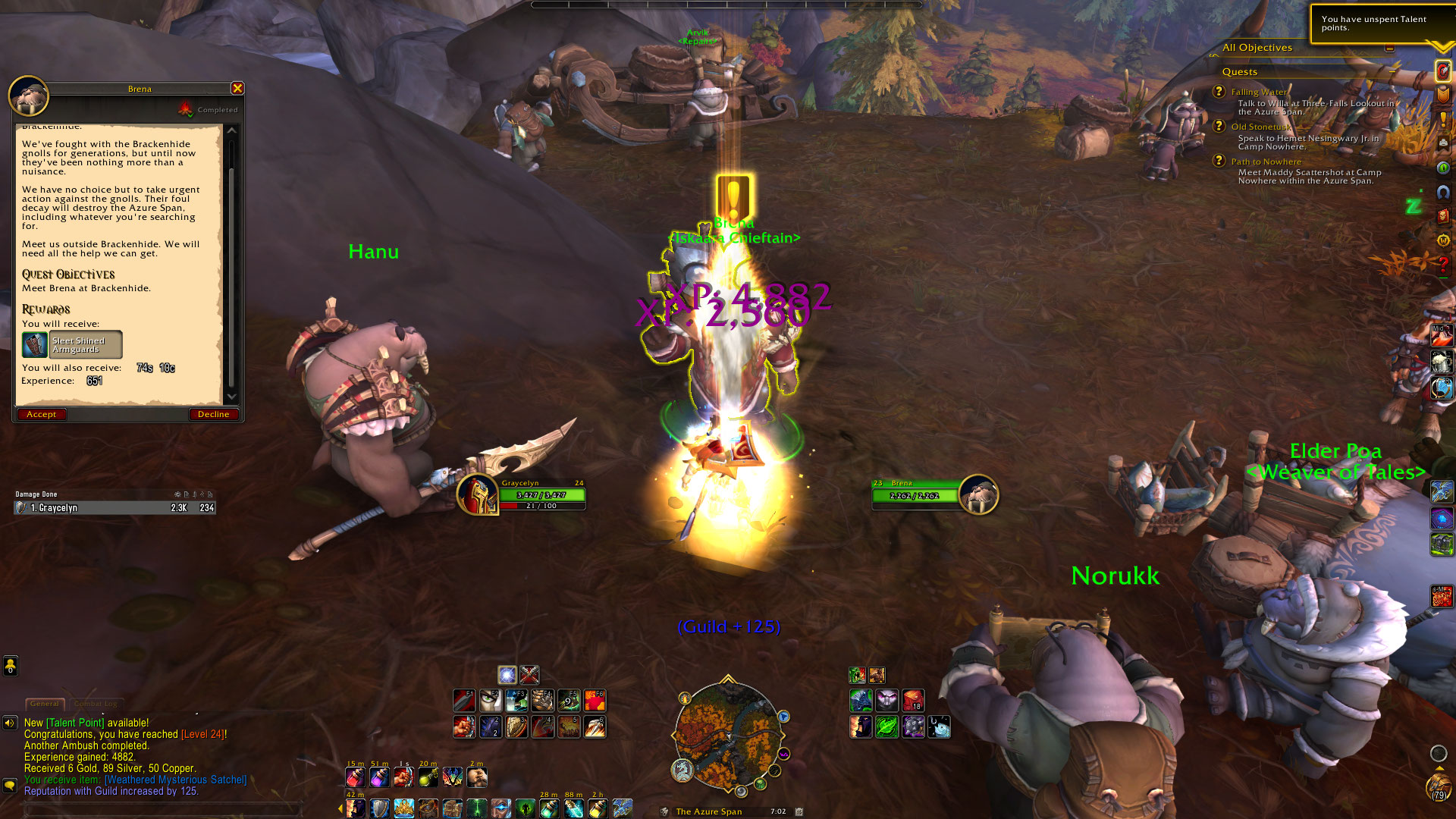
Task: Select Graycelyn row in damage meter
Action: [x=115, y=508]
